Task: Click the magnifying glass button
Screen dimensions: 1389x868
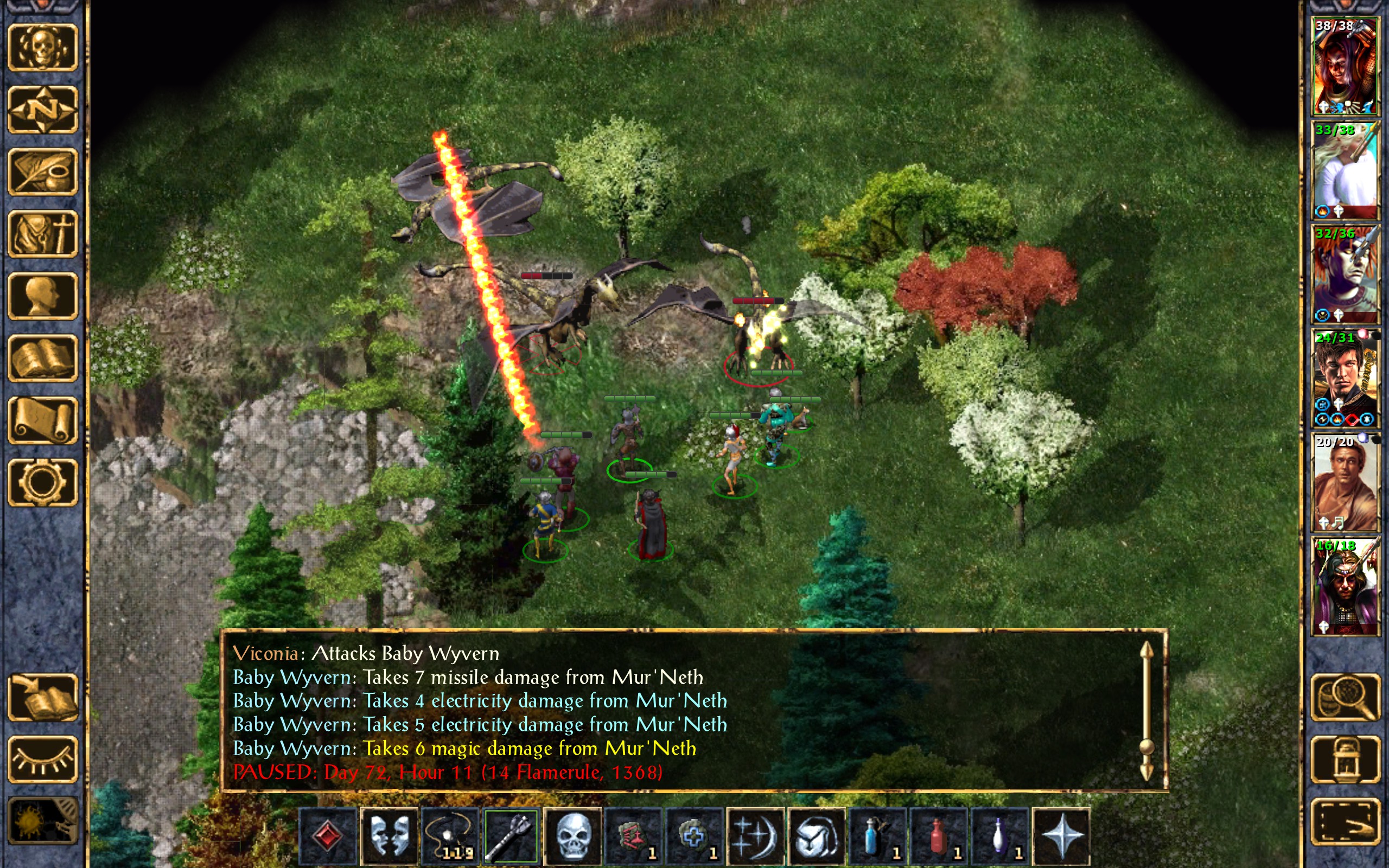Action: pos(1345,697)
